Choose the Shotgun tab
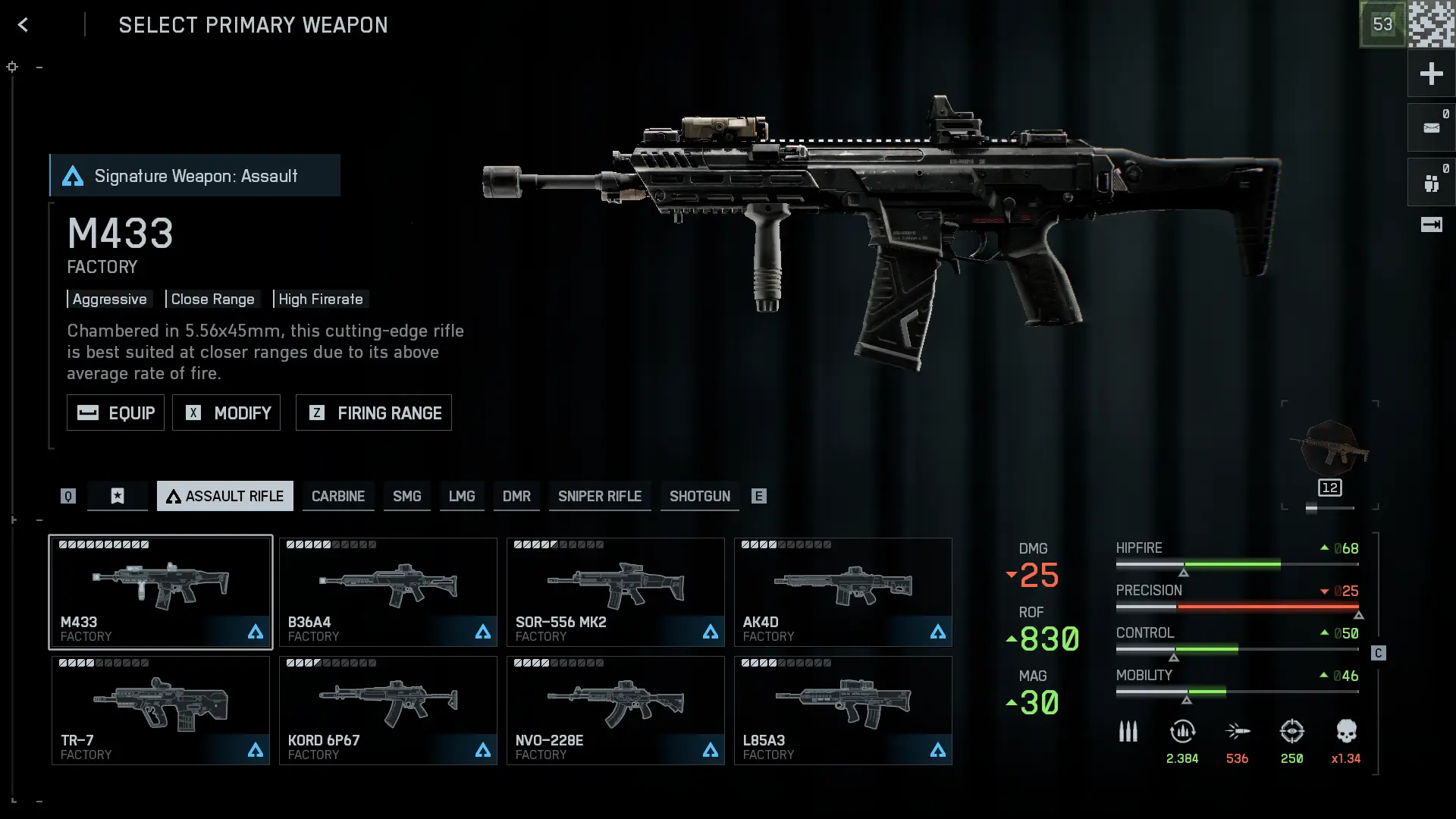 click(699, 496)
